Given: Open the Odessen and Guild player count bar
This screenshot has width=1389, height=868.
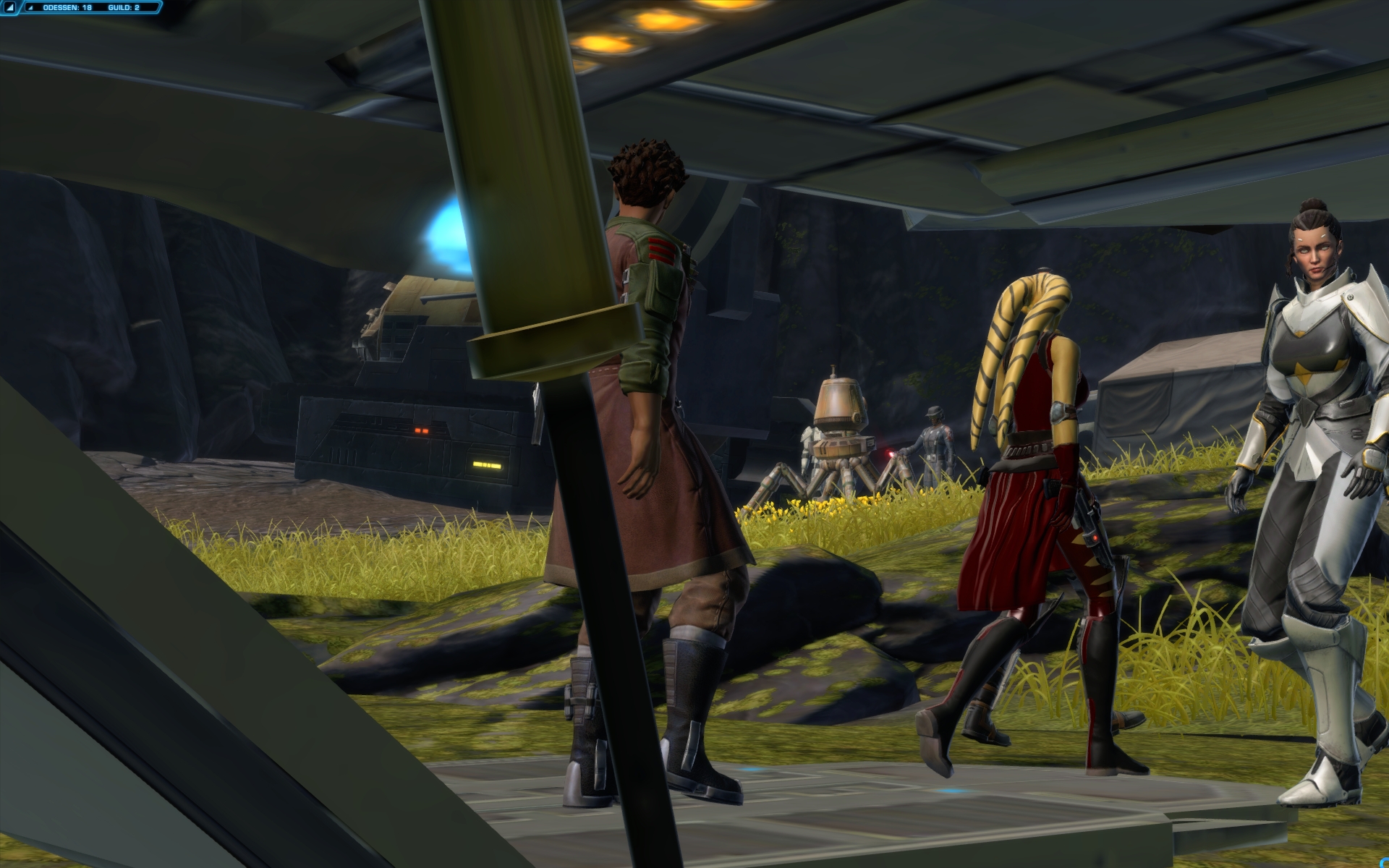Looking at the screenshot, I should (x=91, y=8).
